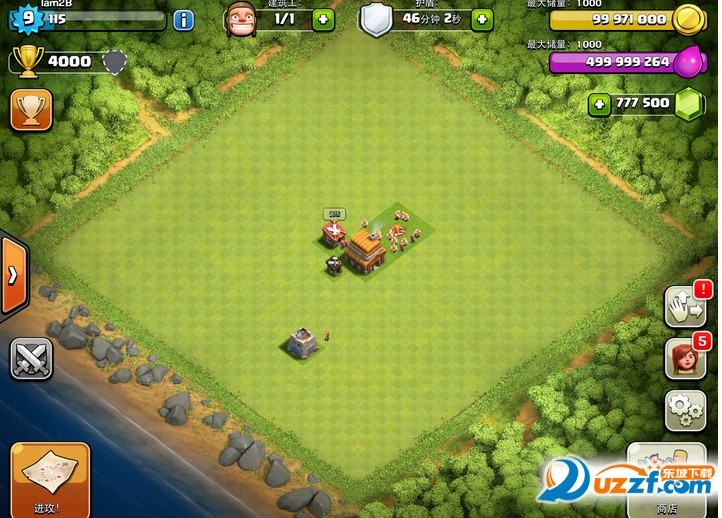Add a builder with the green plus

(324, 19)
